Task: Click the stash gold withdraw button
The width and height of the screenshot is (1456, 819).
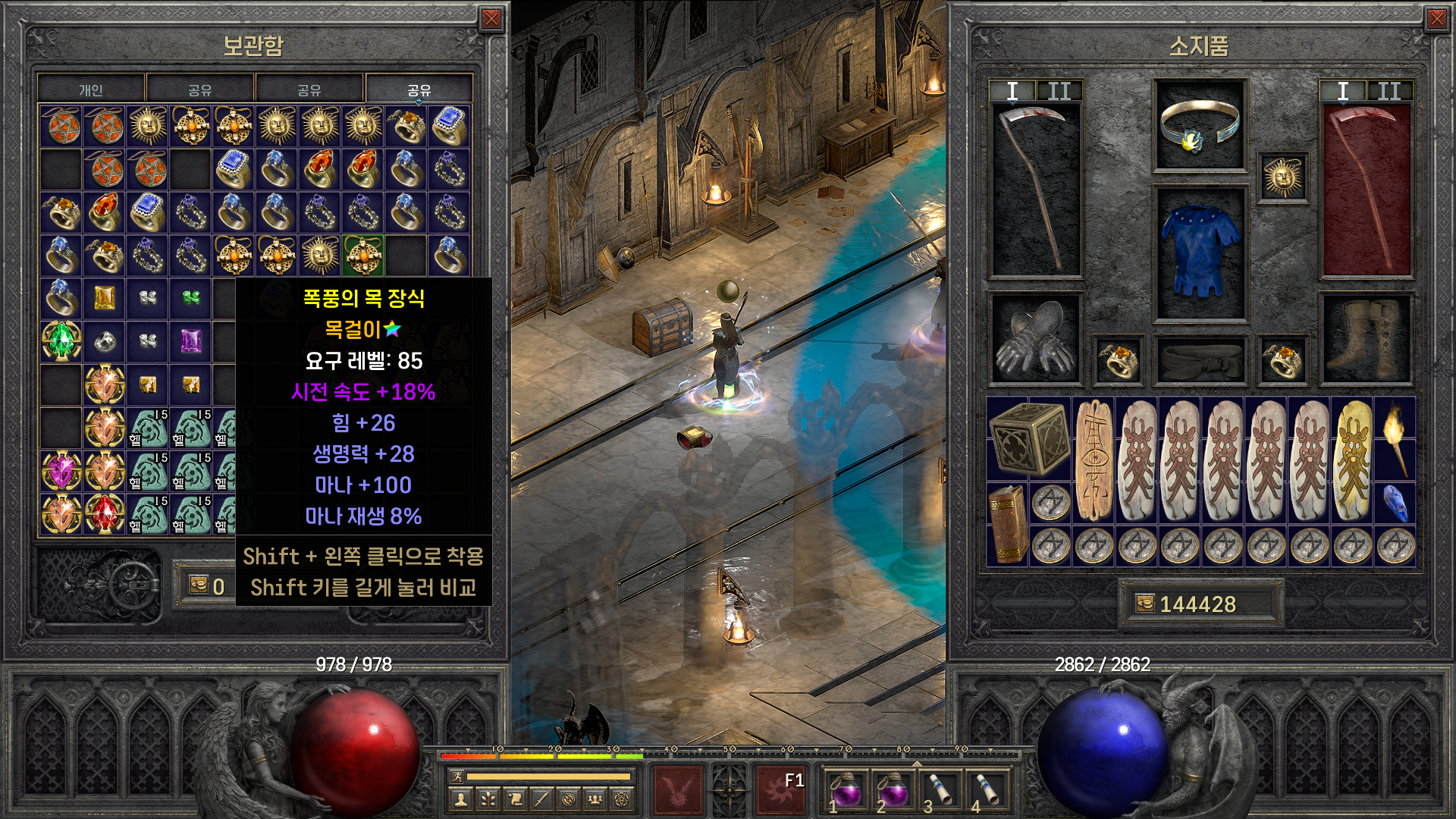Action: click(199, 585)
